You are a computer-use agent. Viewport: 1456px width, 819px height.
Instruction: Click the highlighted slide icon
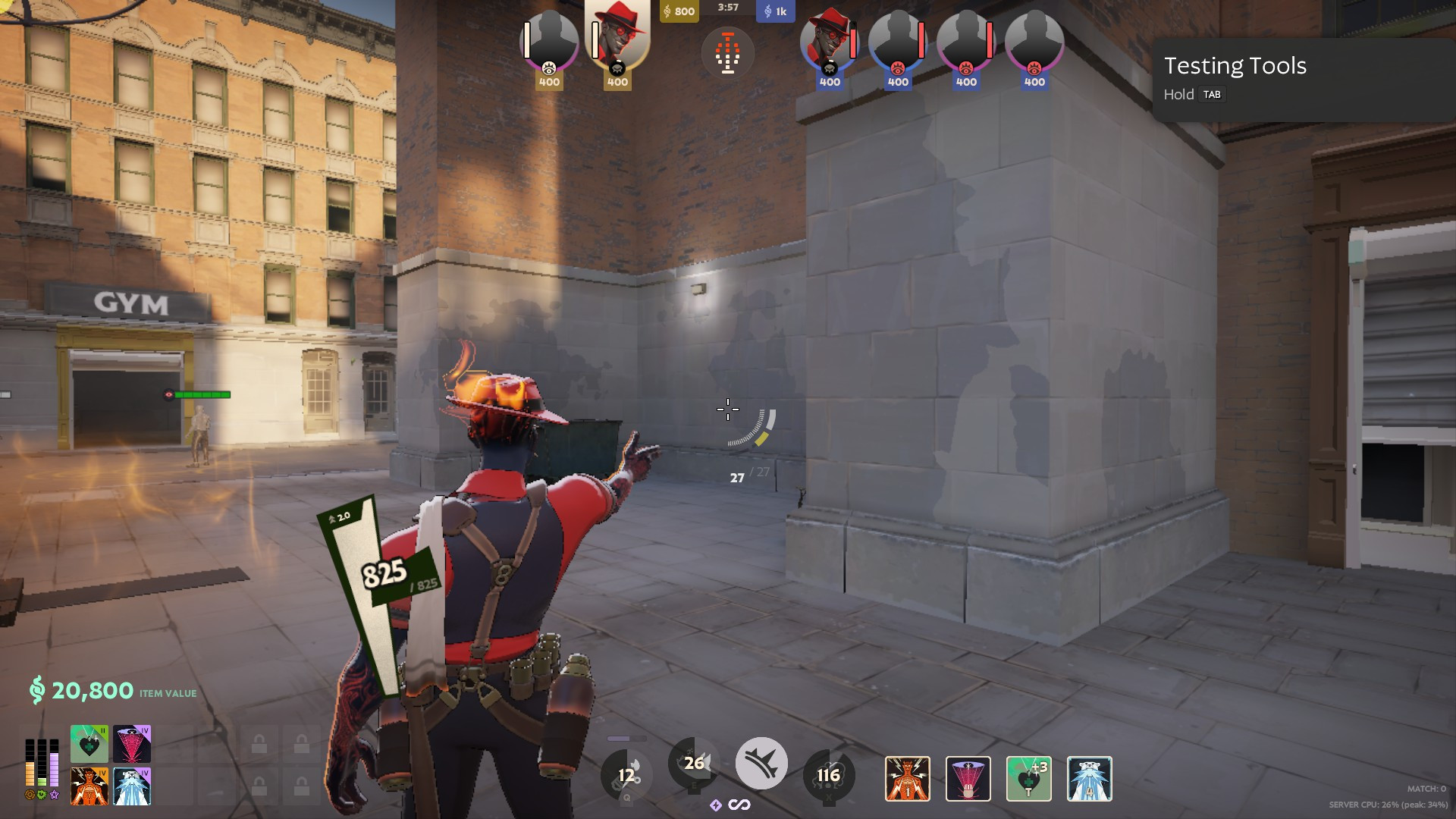[x=761, y=764]
